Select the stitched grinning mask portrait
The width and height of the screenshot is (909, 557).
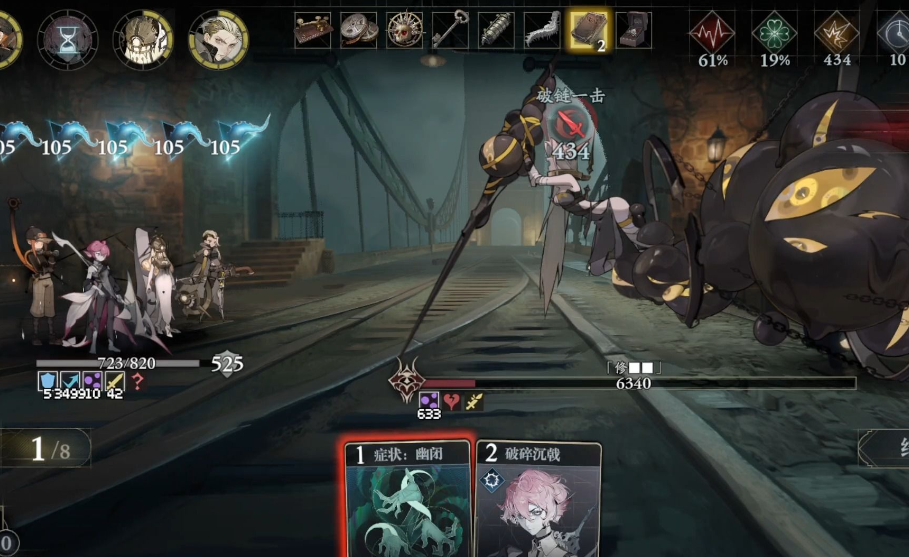pos(143,39)
